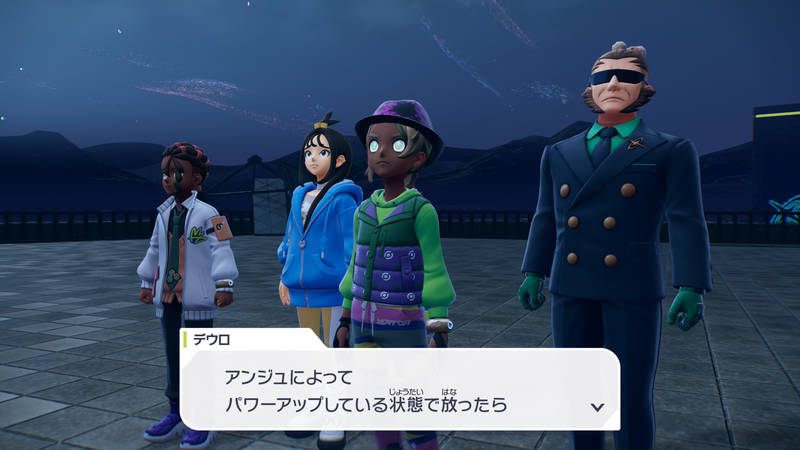800x450 pixels.
Task: Advance dialogue with the down arrow indicator
Action: pos(597,407)
